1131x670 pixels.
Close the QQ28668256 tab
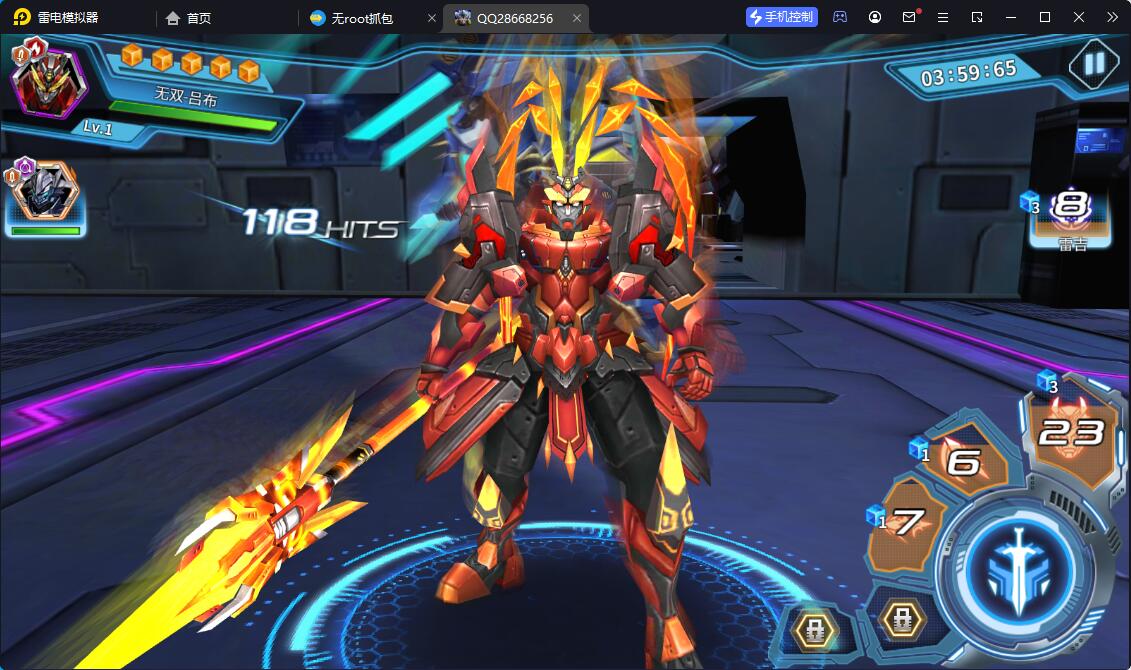pos(576,18)
